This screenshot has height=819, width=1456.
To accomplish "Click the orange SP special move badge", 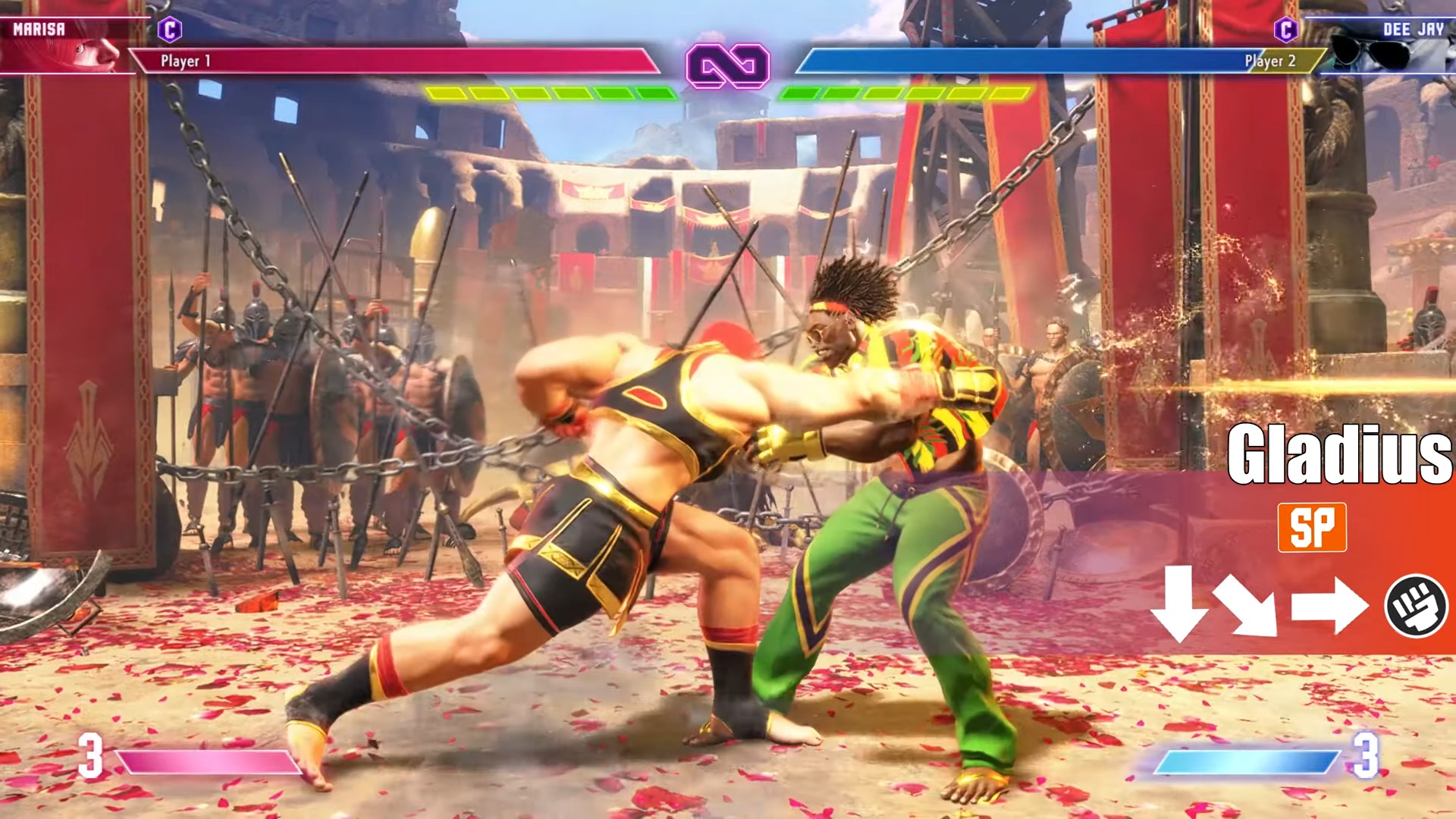I will point(1312,527).
